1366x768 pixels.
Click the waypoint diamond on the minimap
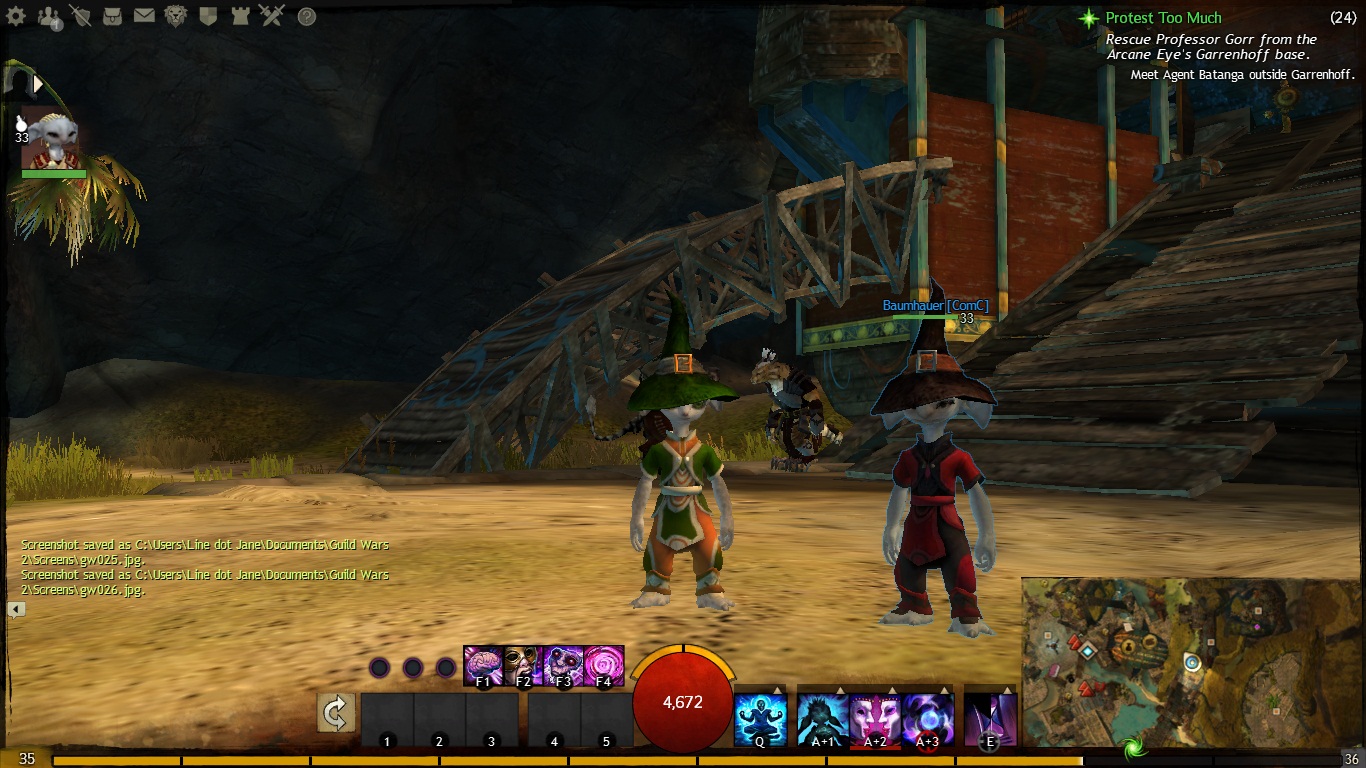[1086, 650]
